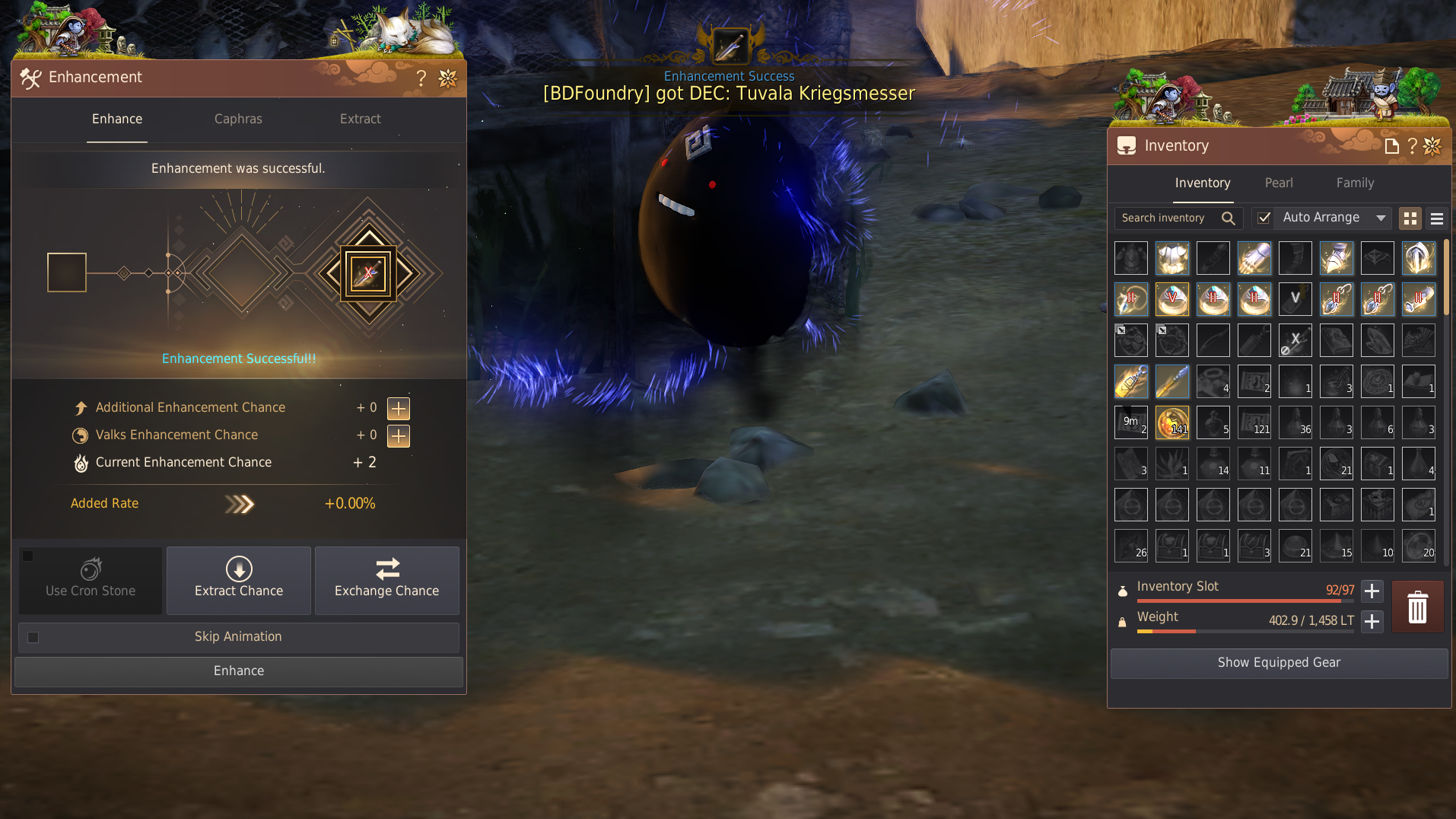The width and height of the screenshot is (1456, 819).
Task: Switch inventory to list view
Action: click(x=1437, y=218)
